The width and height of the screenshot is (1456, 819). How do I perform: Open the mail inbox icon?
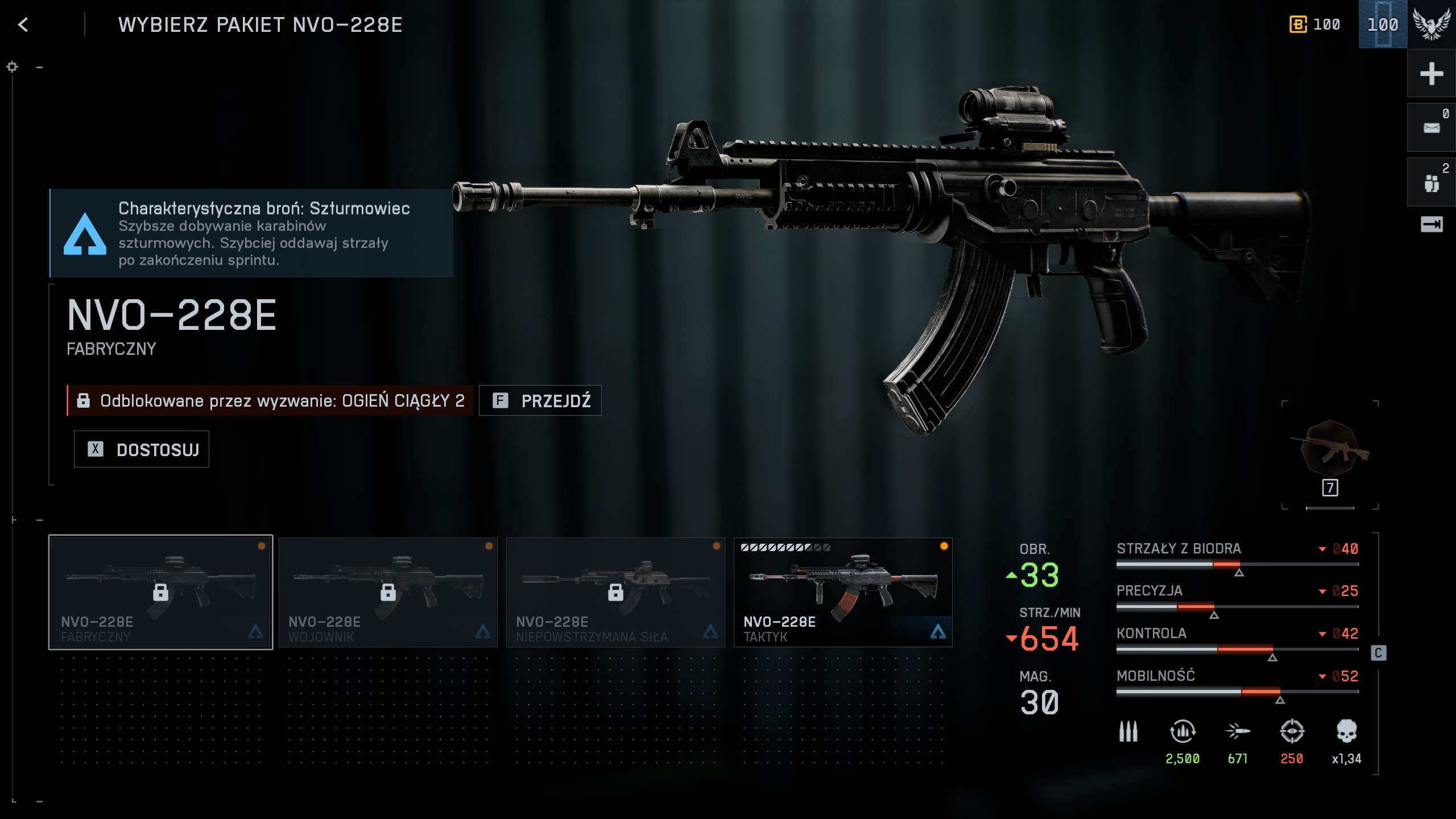pos(1431,128)
